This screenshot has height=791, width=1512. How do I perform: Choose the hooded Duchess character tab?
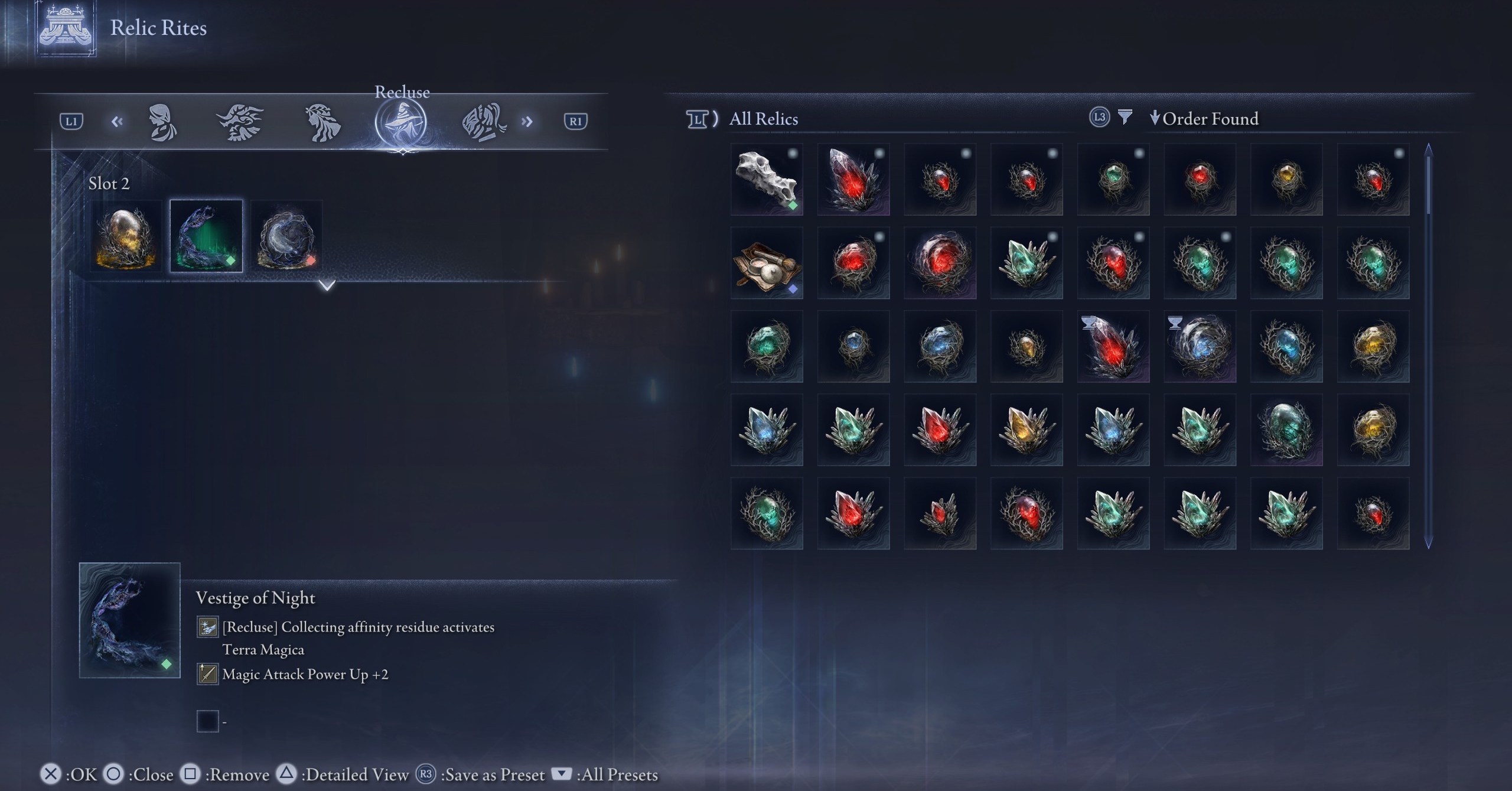[162, 122]
